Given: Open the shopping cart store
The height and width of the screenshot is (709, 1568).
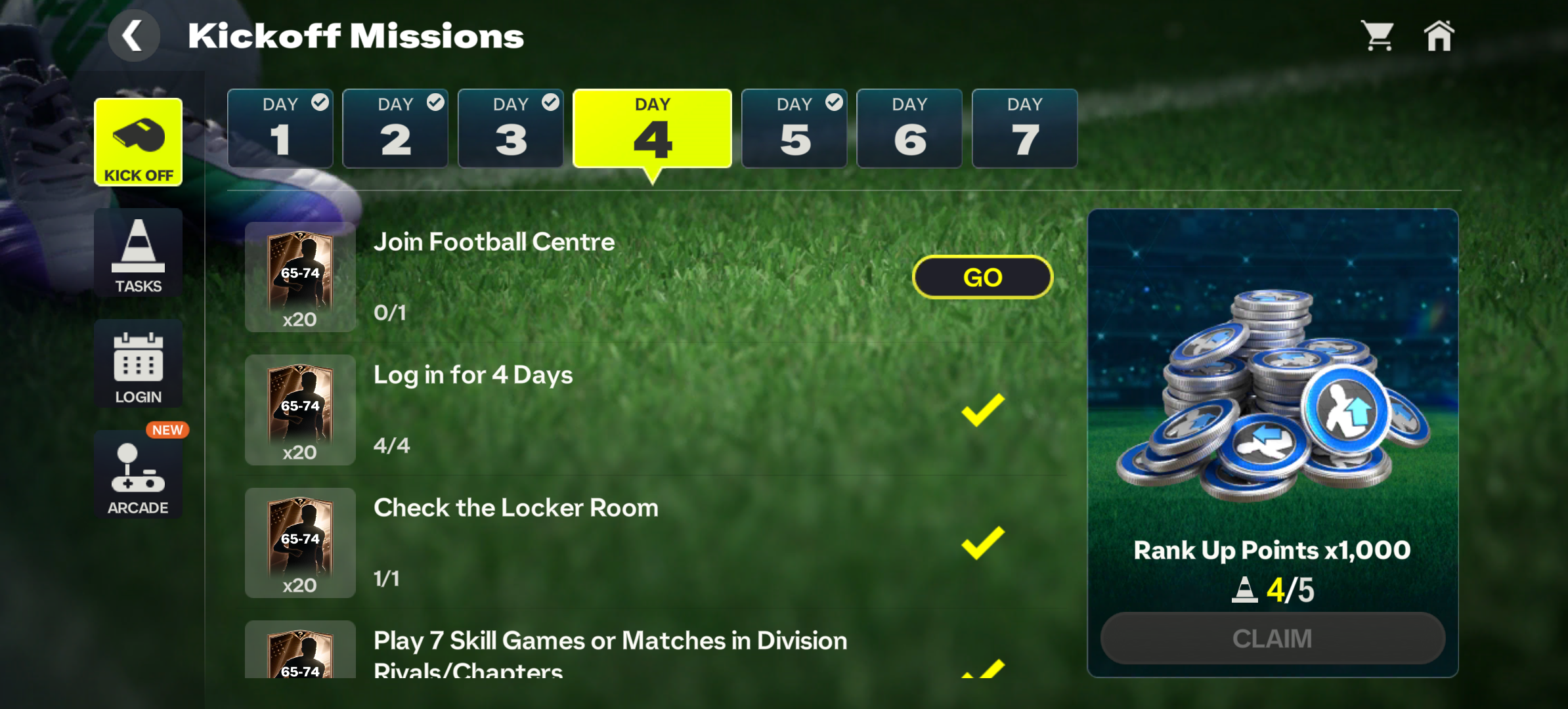Looking at the screenshot, I should click(x=1378, y=36).
